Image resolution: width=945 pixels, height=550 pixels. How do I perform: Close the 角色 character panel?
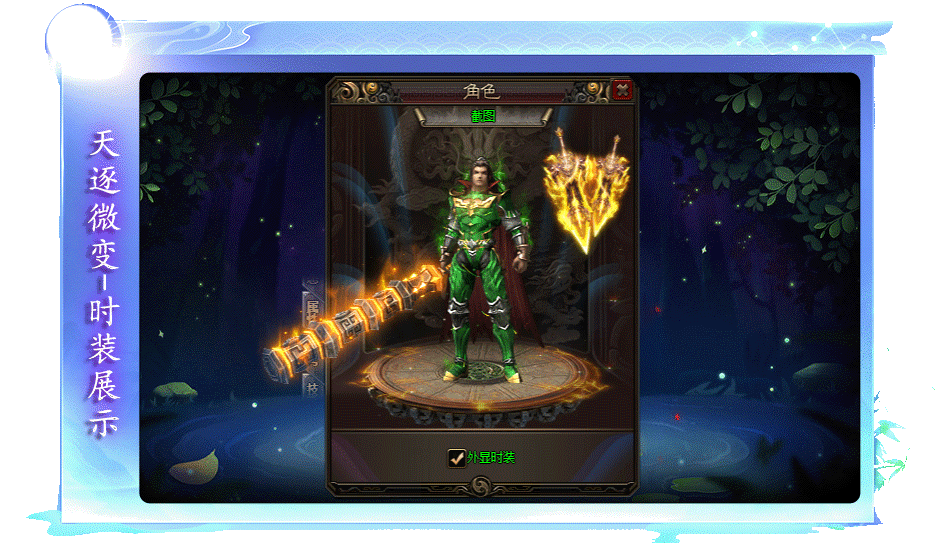pos(622,90)
